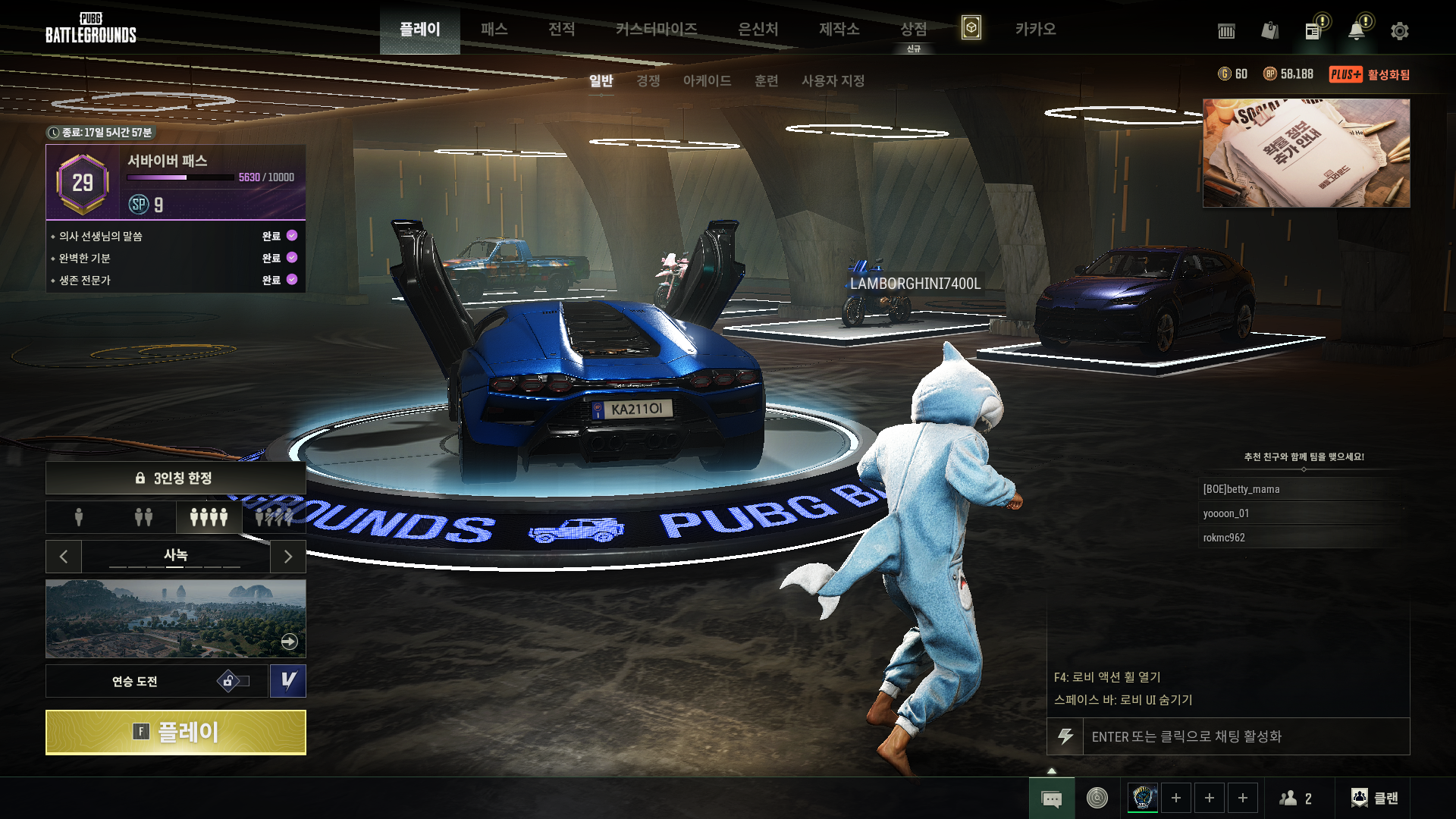This screenshot has height=819, width=1456.
Task: Choose the 아케이드 mode tab
Action: tap(707, 80)
